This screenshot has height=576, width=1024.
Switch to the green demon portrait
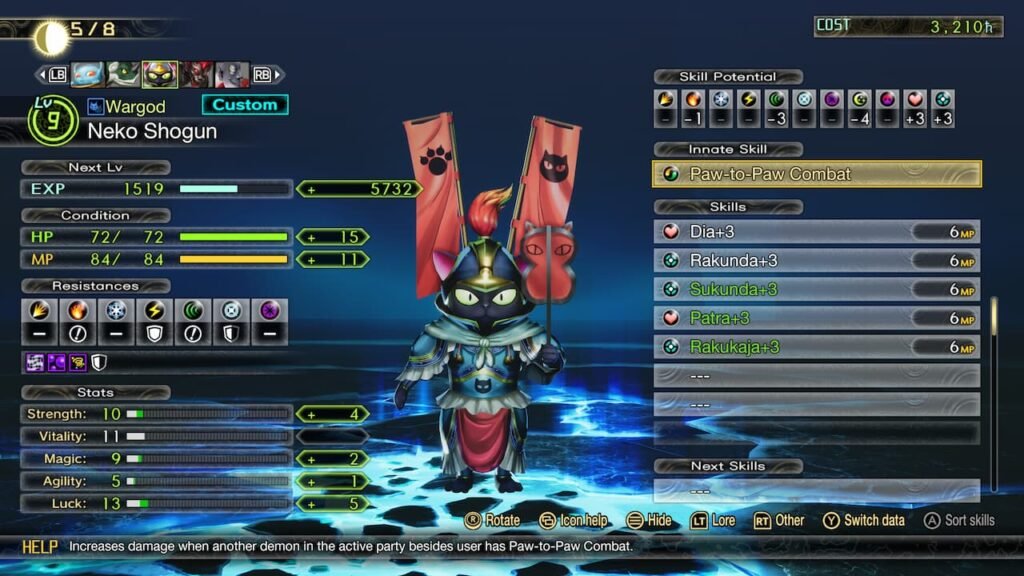[123, 75]
